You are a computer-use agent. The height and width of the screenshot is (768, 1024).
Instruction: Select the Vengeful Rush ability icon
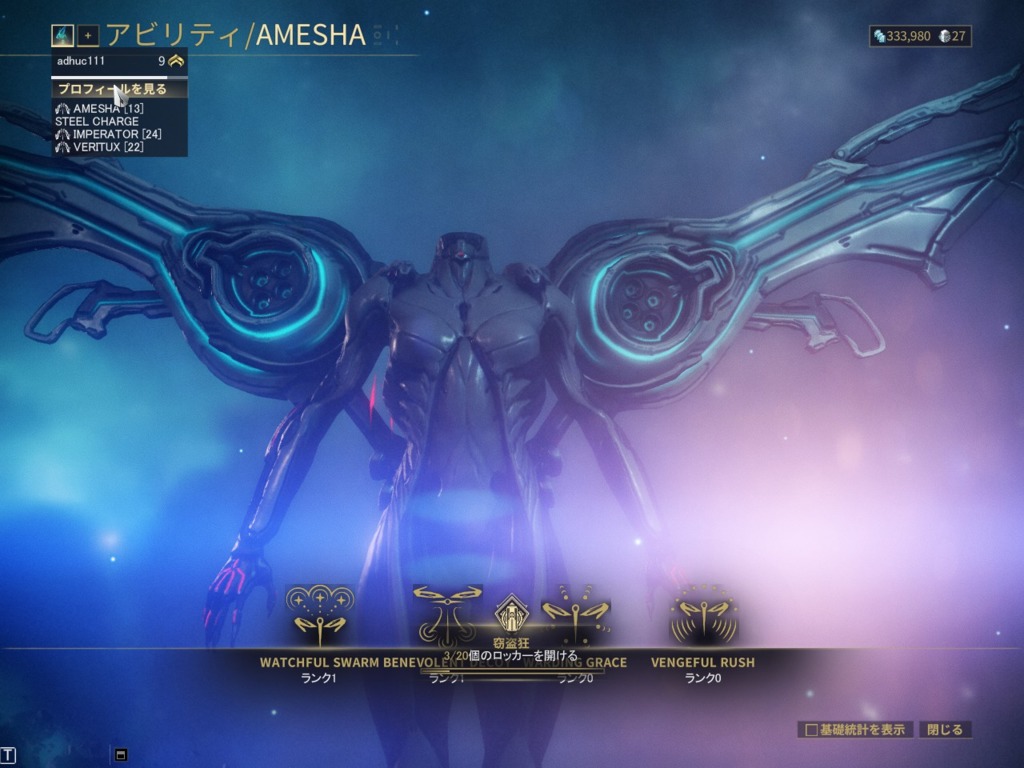703,613
